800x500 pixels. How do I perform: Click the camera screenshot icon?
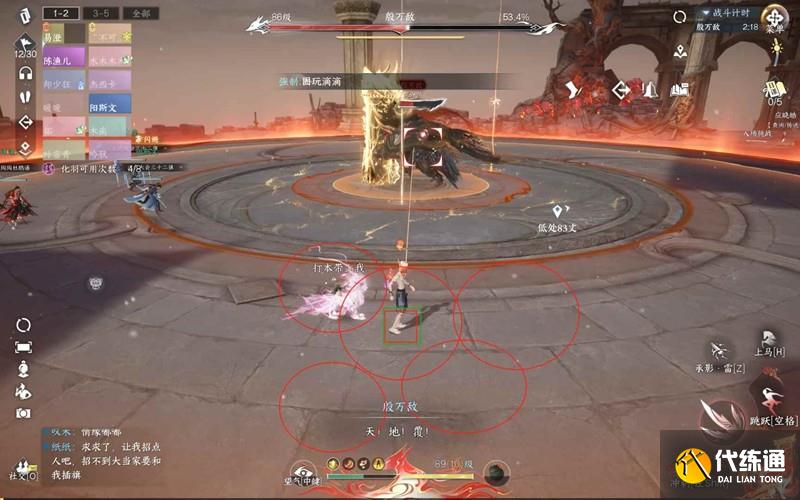coord(24,412)
